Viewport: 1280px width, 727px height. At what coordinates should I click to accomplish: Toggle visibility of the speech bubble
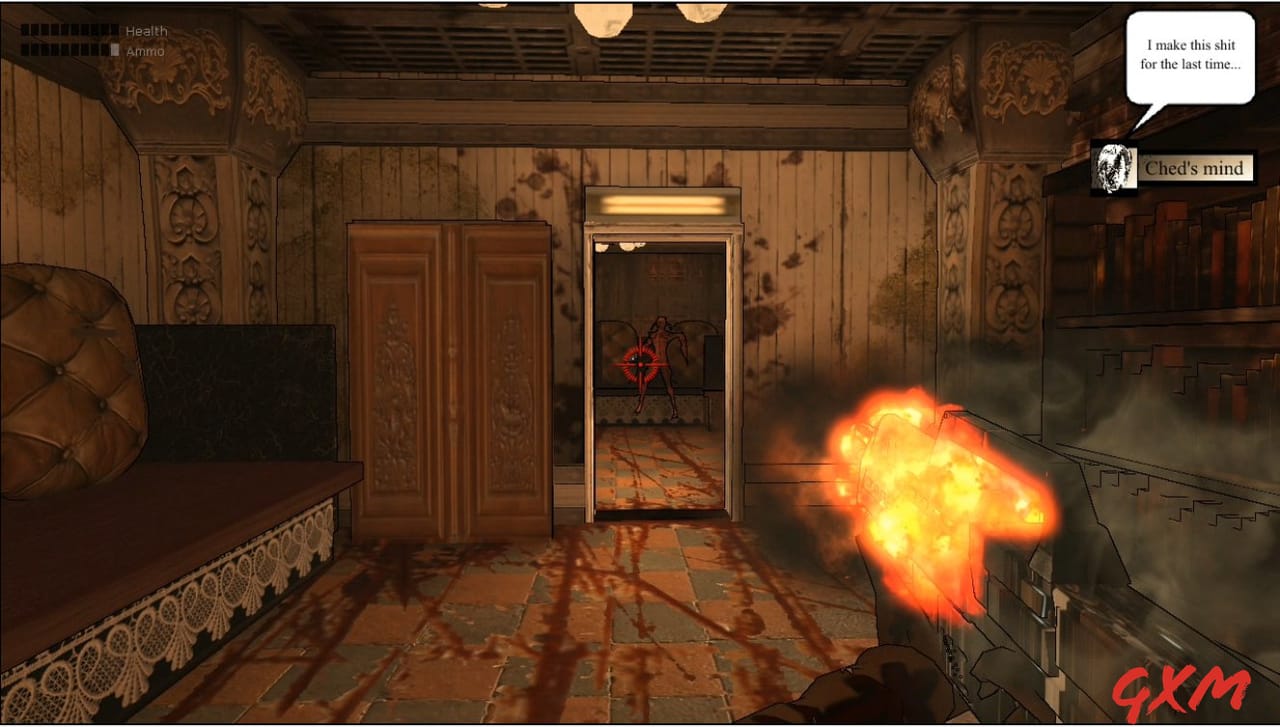[x=1190, y=55]
